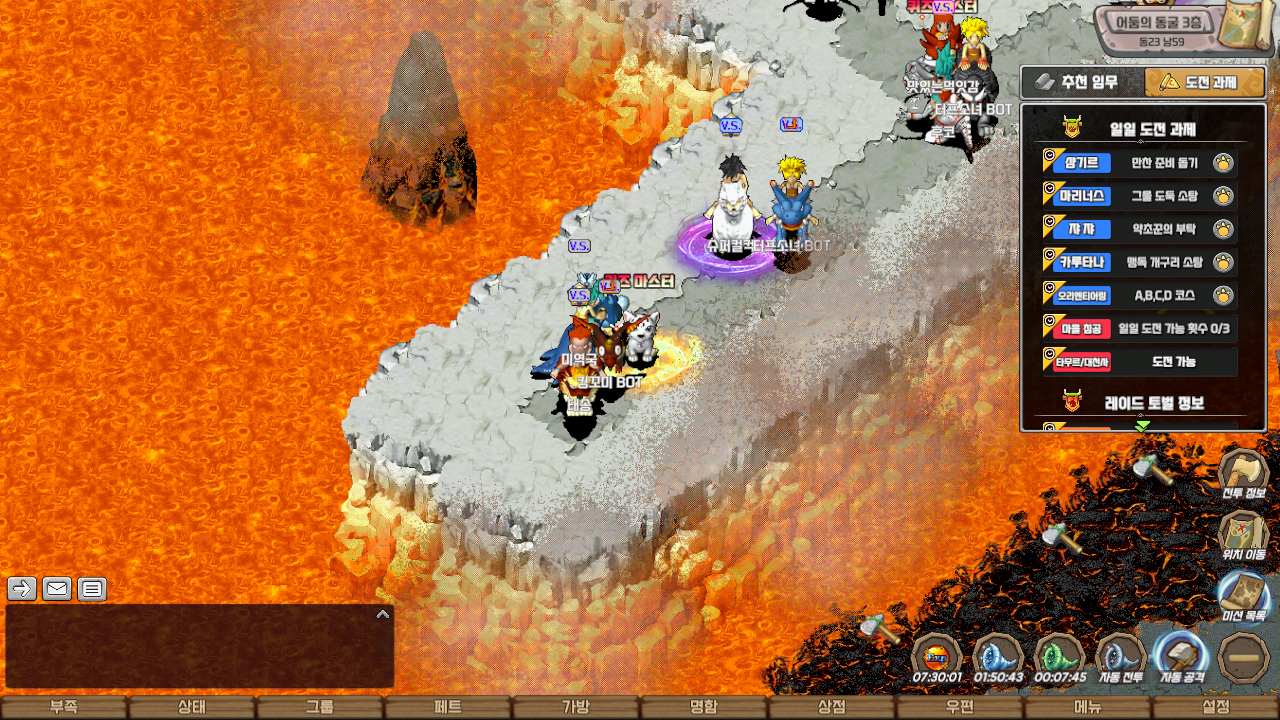Select the 샴기르 daily challenge row
The image size is (1280, 720).
tap(1138, 163)
